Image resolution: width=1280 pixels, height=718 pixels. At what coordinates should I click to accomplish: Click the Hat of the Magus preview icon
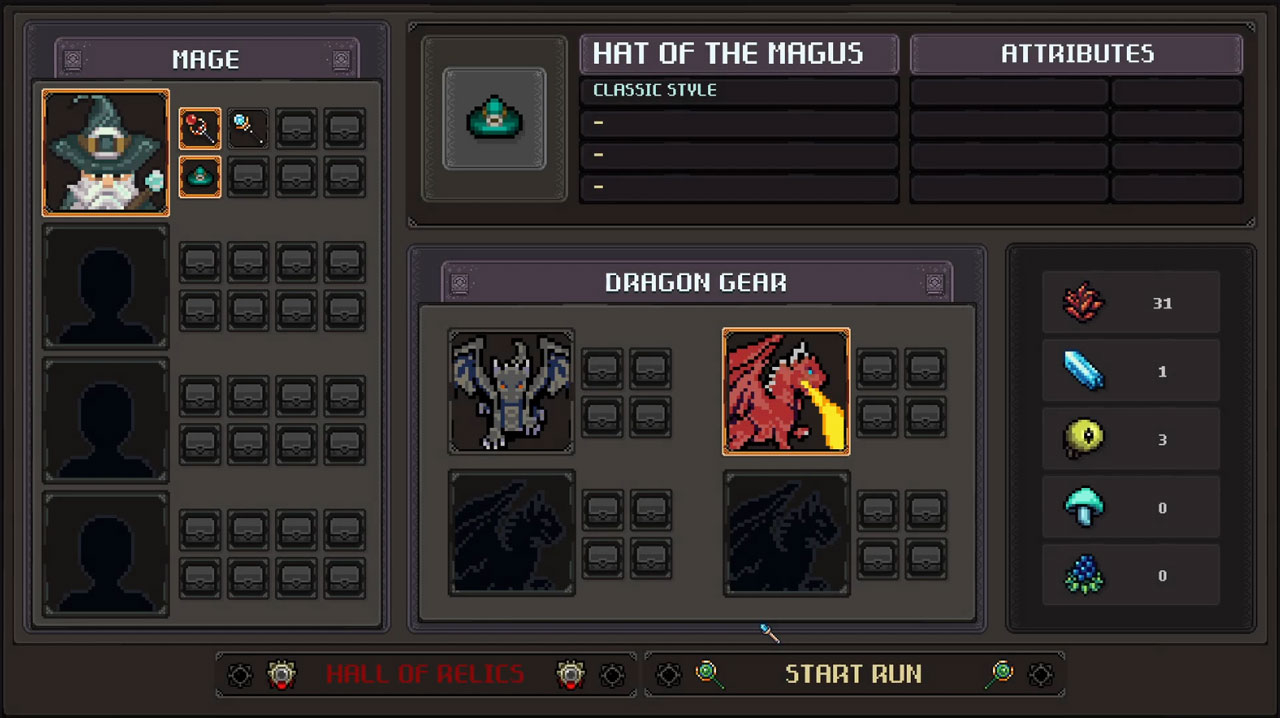coord(494,119)
